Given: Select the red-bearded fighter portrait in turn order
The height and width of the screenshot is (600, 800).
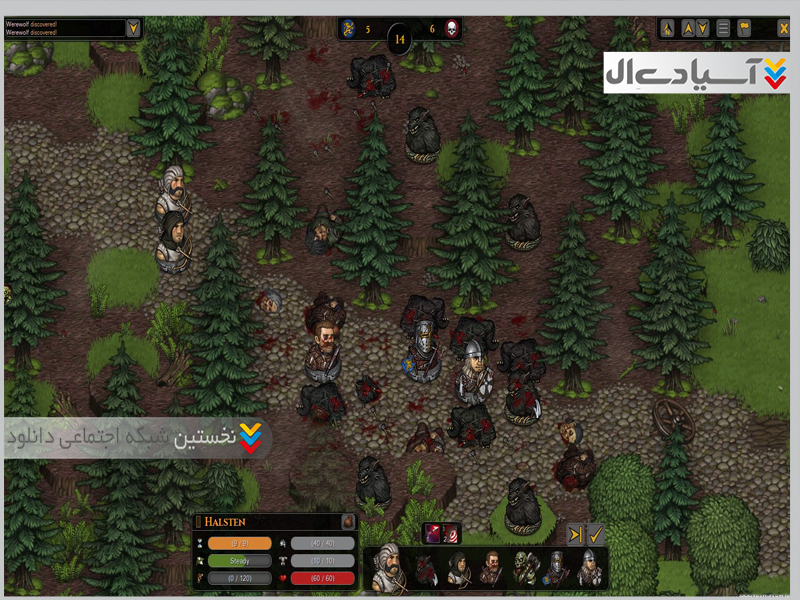Looking at the screenshot, I should [x=491, y=570].
